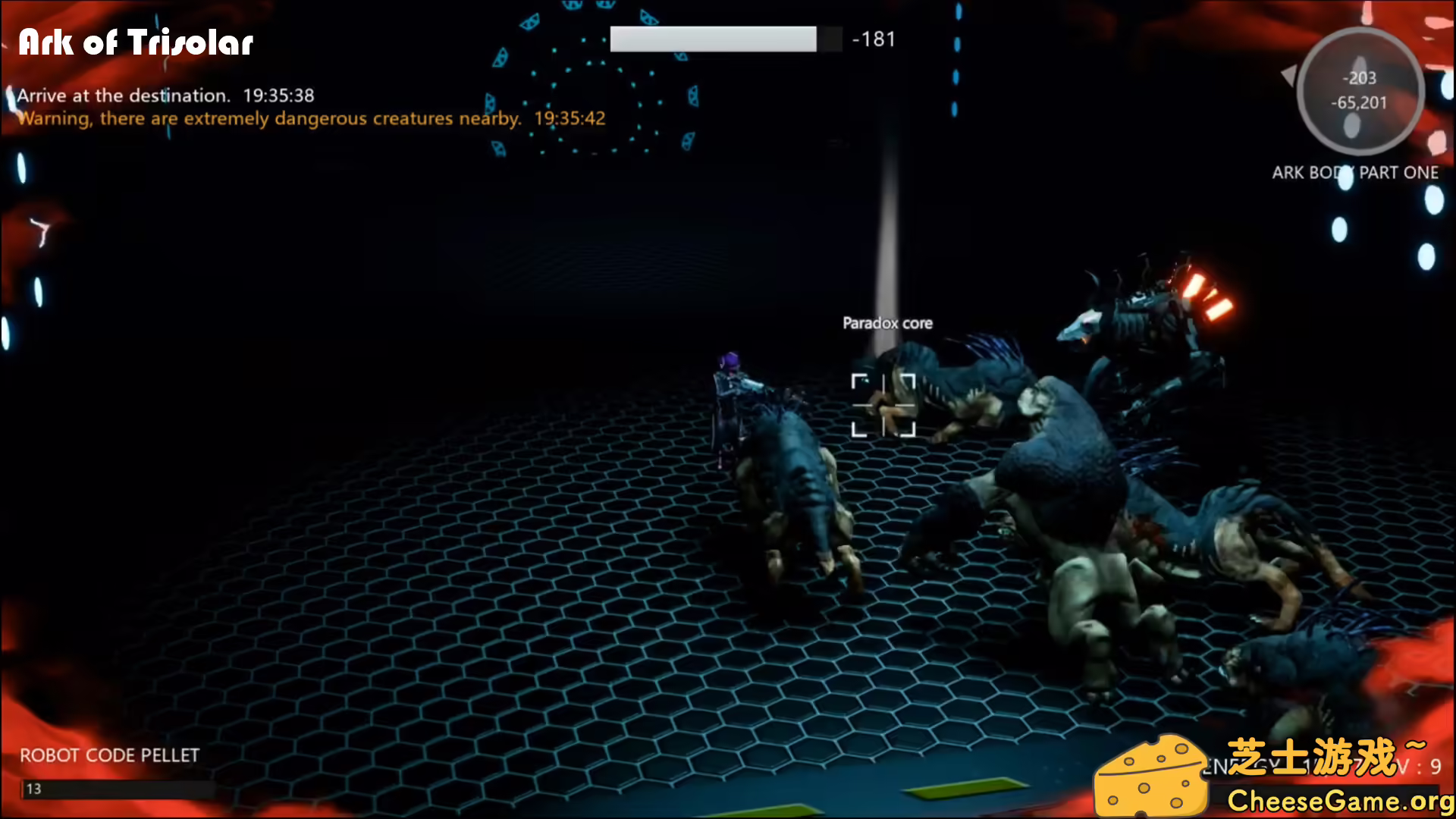Expand the -65,201 distance readout
1456x819 pixels.
[x=1360, y=102]
